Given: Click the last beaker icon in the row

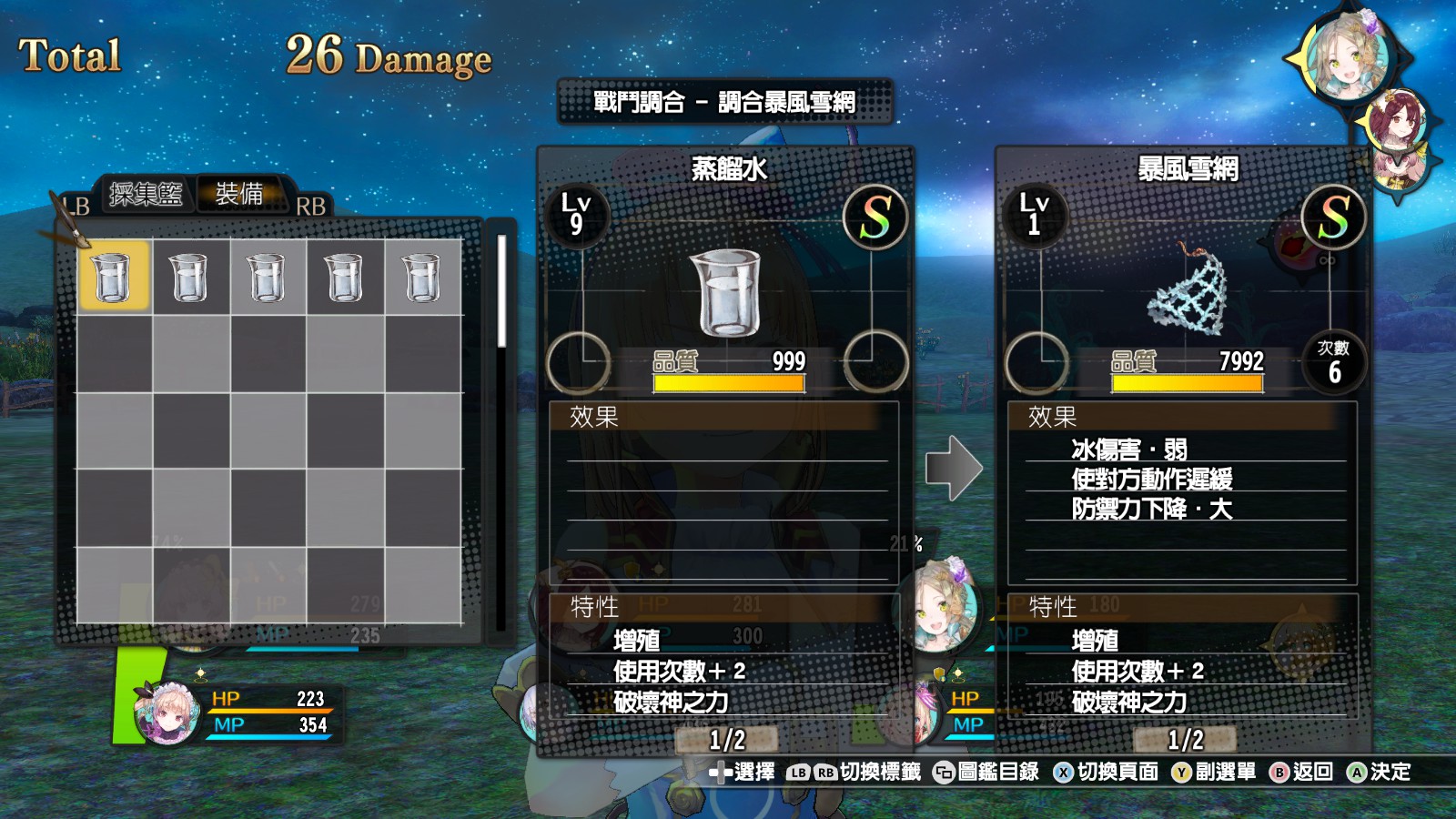Looking at the screenshot, I should 420,278.
